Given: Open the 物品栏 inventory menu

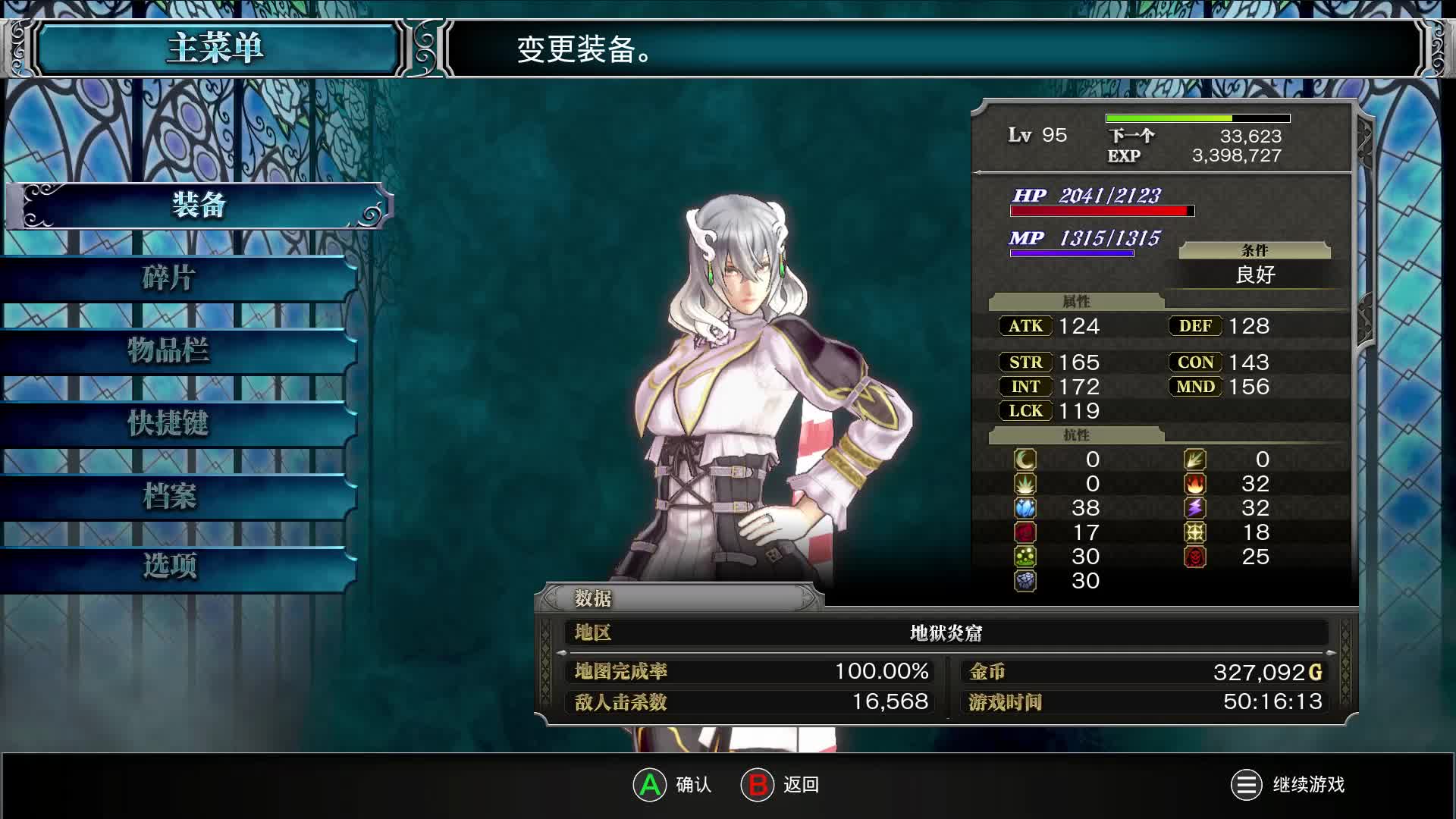Looking at the screenshot, I should click(x=170, y=351).
